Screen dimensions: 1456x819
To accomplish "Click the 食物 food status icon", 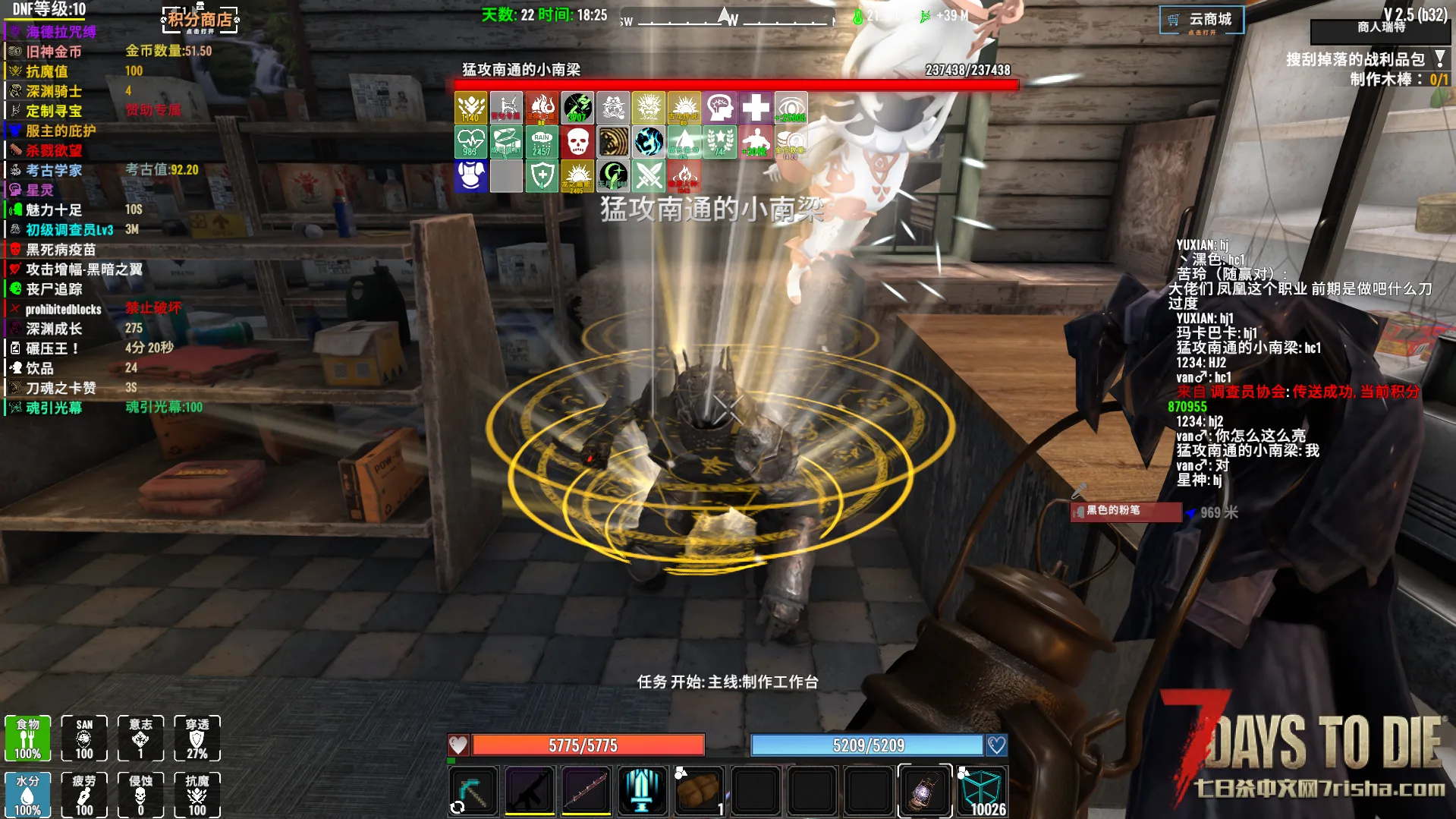I will pyautogui.click(x=28, y=738).
